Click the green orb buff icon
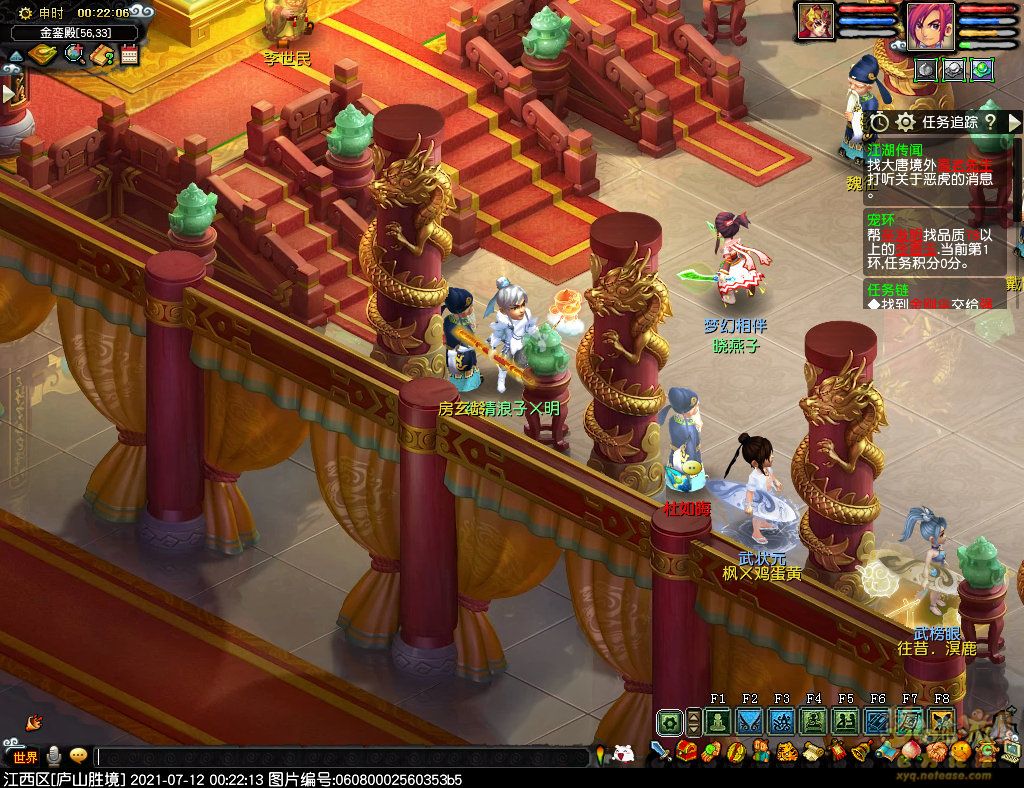The width and height of the screenshot is (1024, 788). tap(982, 68)
